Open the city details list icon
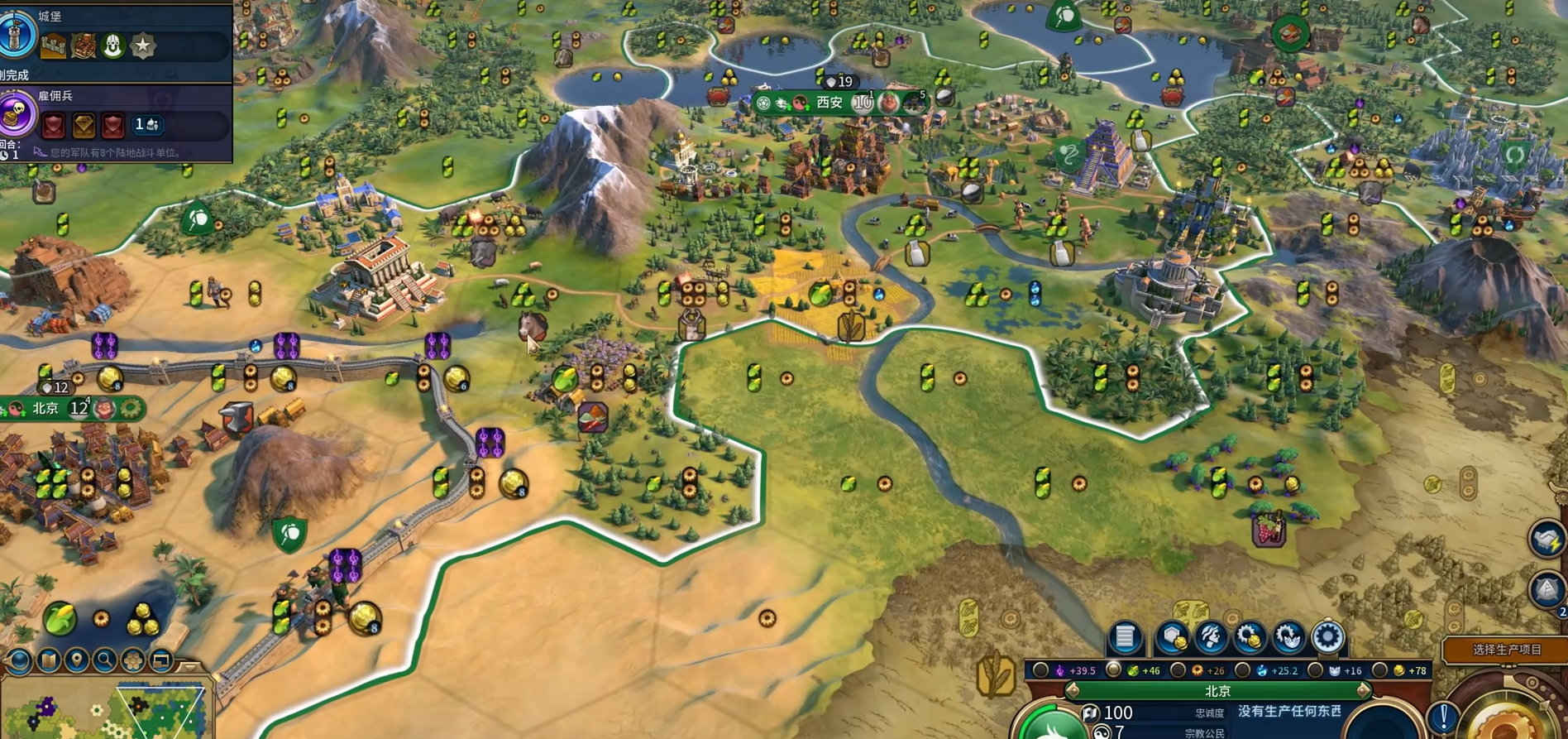The width and height of the screenshot is (1568, 739). point(1125,637)
